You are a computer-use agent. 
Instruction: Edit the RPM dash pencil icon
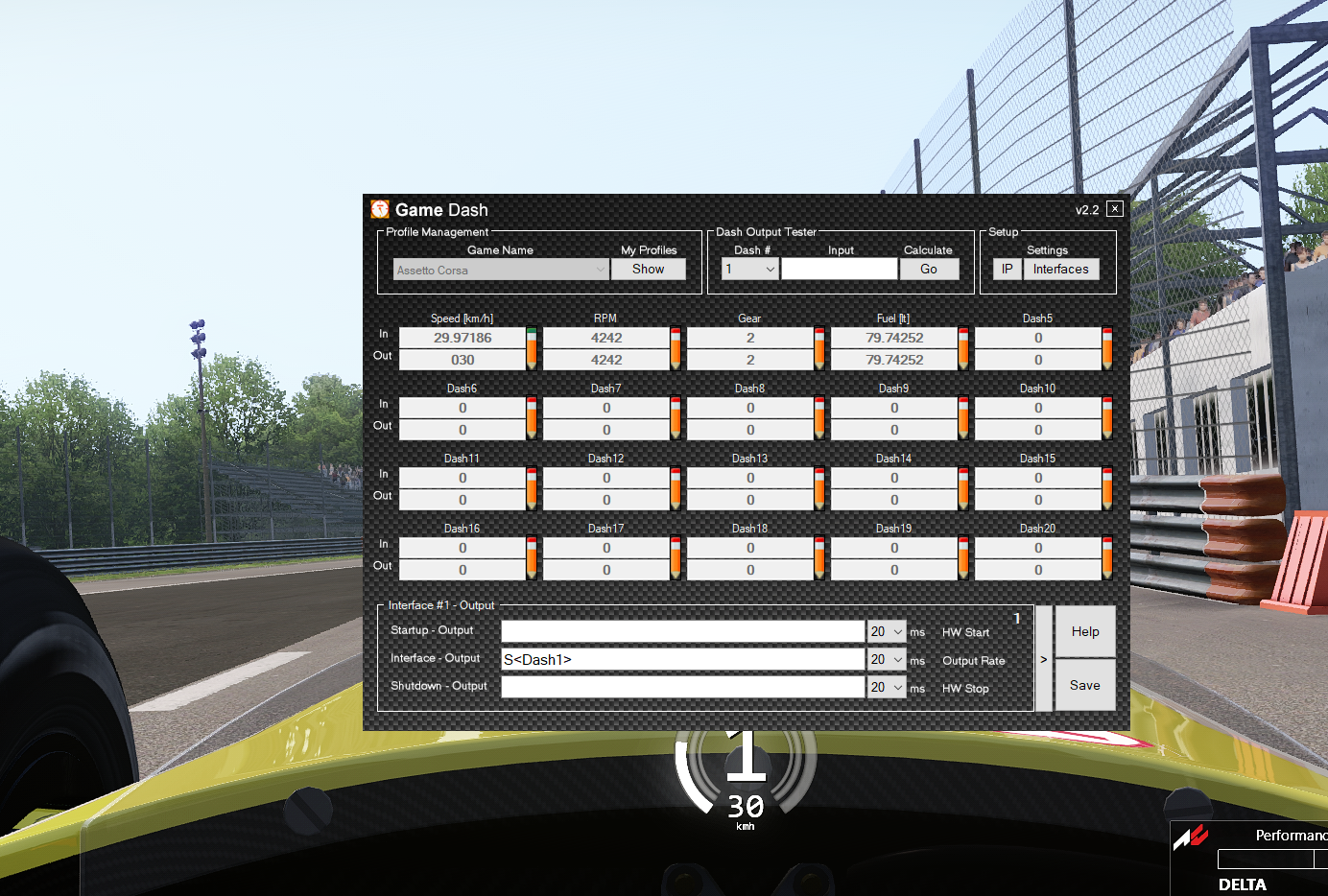click(x=676, y=348)
